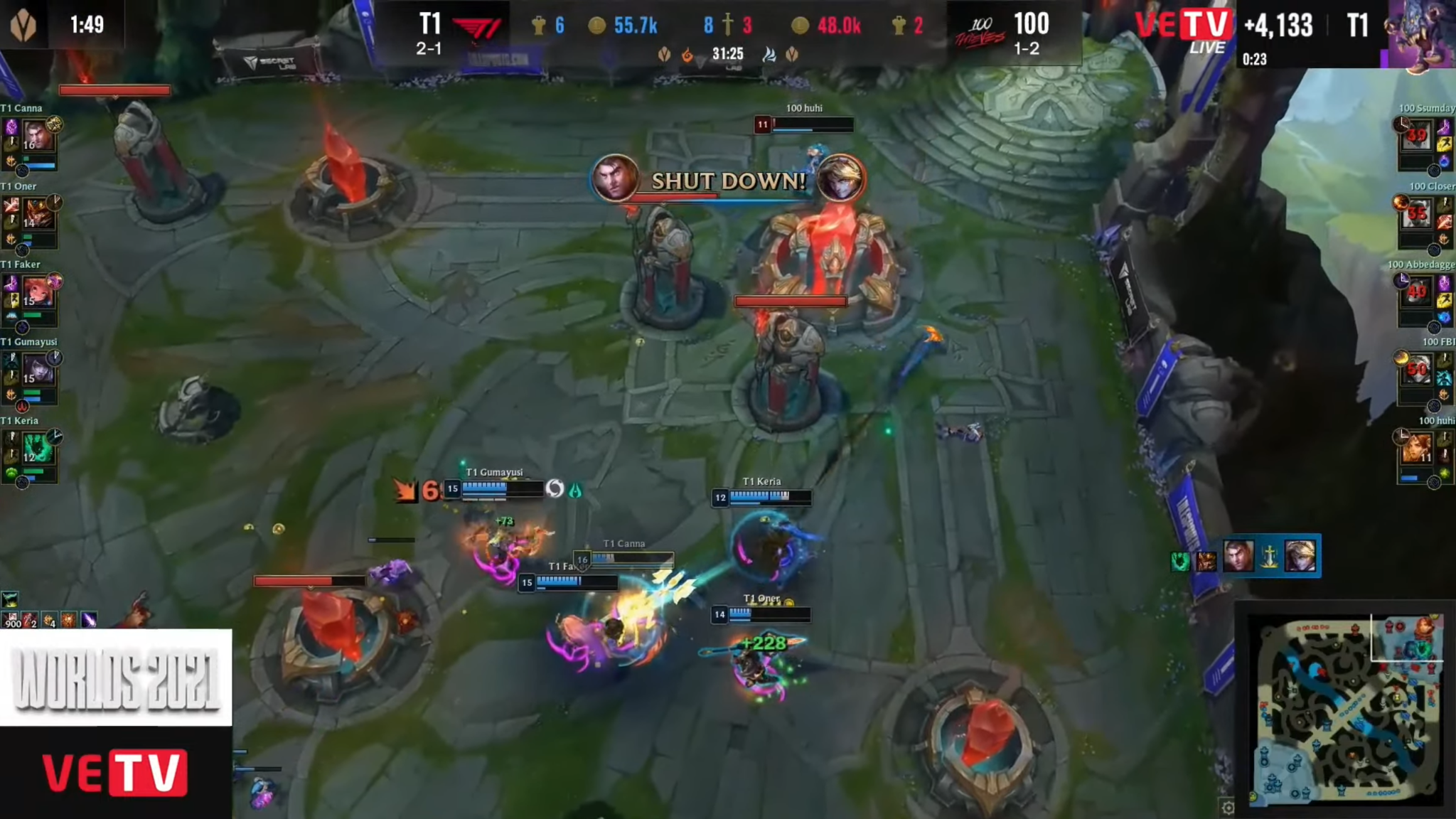Select 100 Ssumday's dead champion portrait
Image resolution: width=1456 pixels, height=819 pixels.
(1415, 135)
